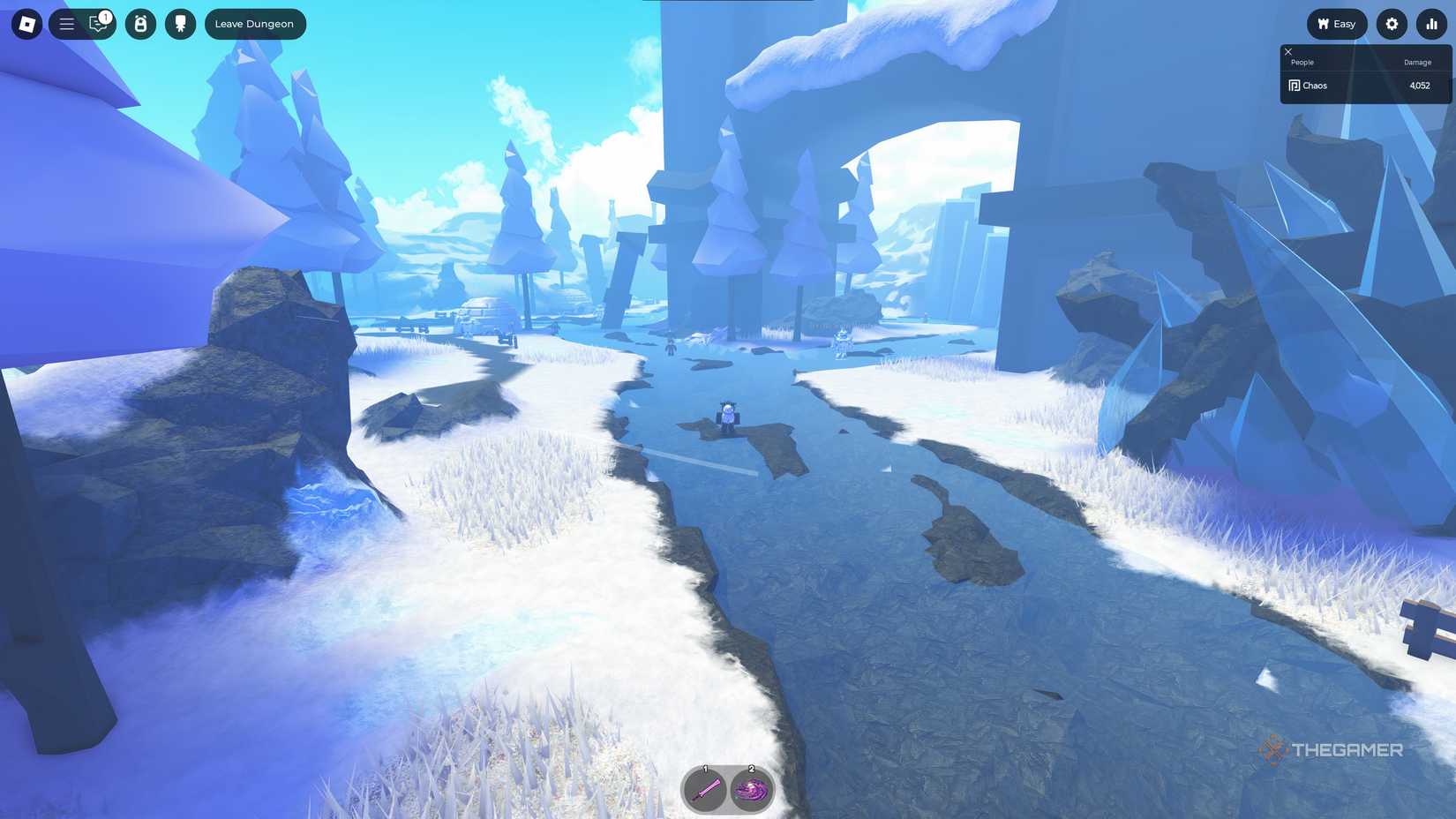The width and height of the screenshot is (1456, 819).
Task: Expand the People column header
Action: 1302,62
